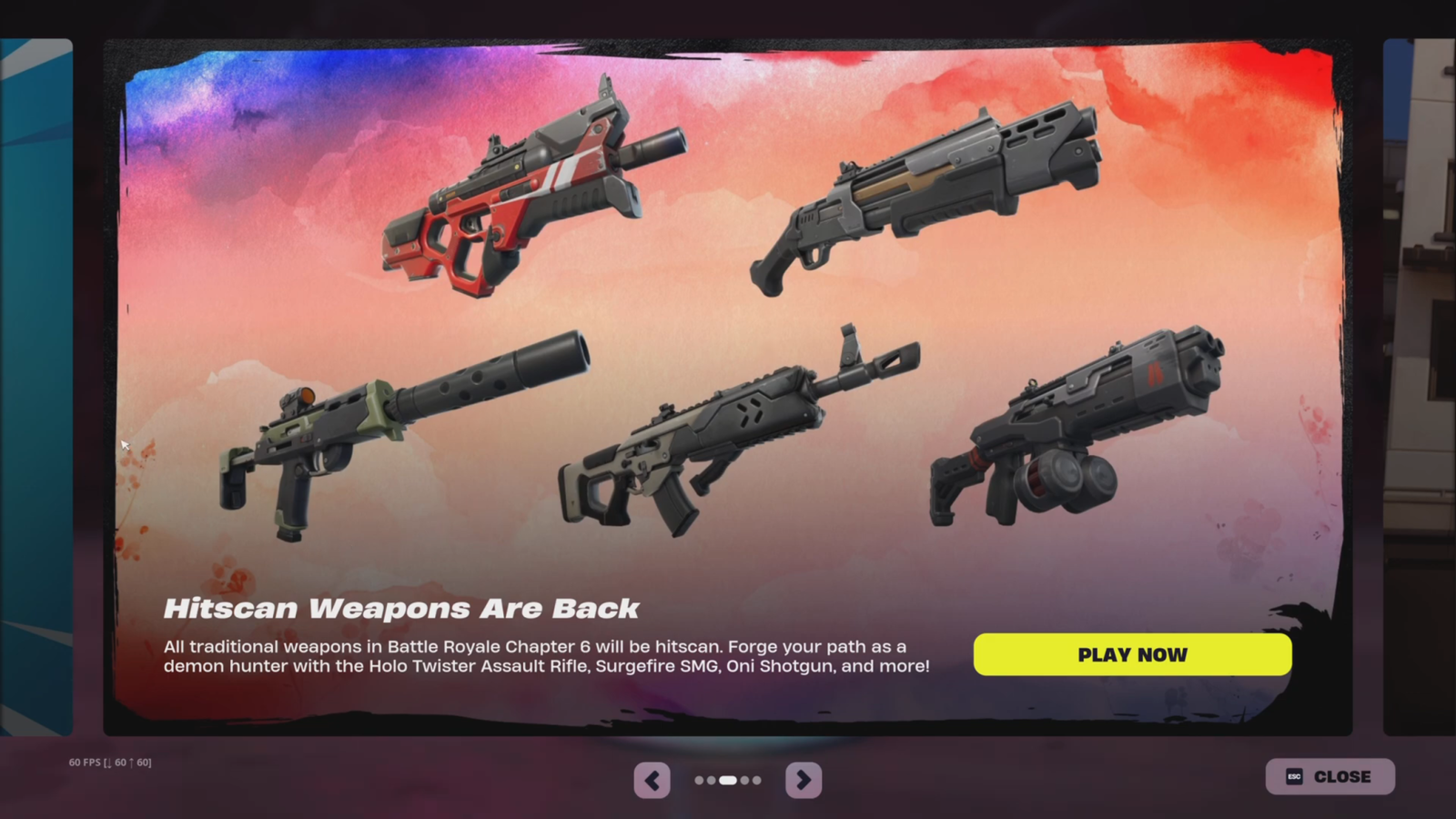This screenshot has width=1456, height=819.
Task: Select the second carousel page dot
Action: (x=712, y=780)
